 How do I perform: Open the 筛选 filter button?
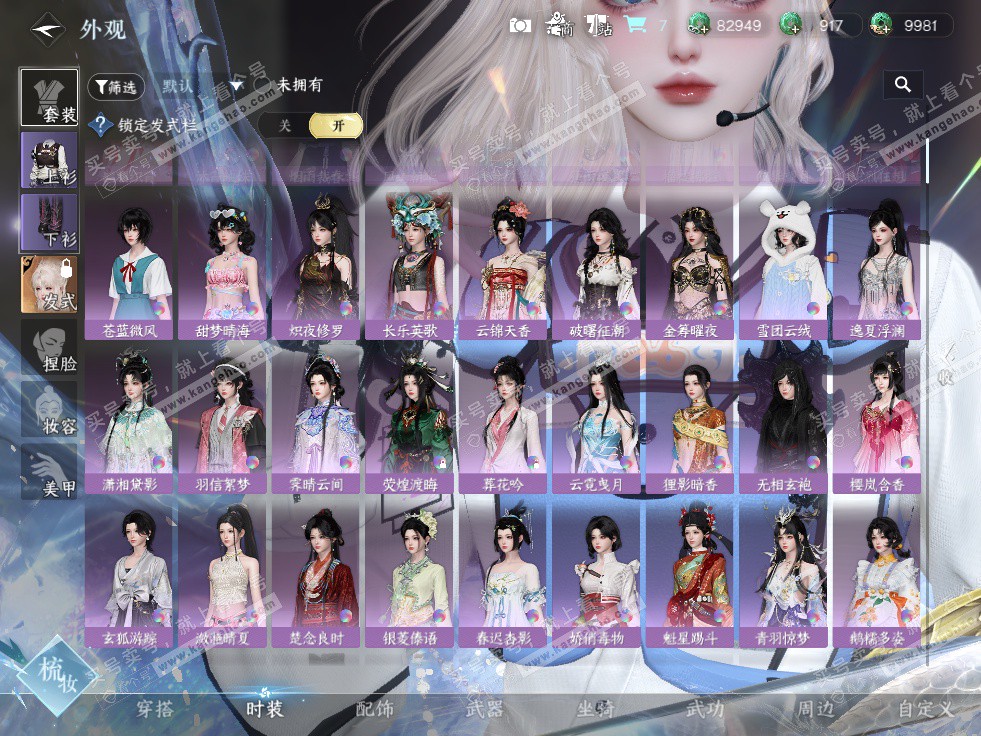pos(116,87)
